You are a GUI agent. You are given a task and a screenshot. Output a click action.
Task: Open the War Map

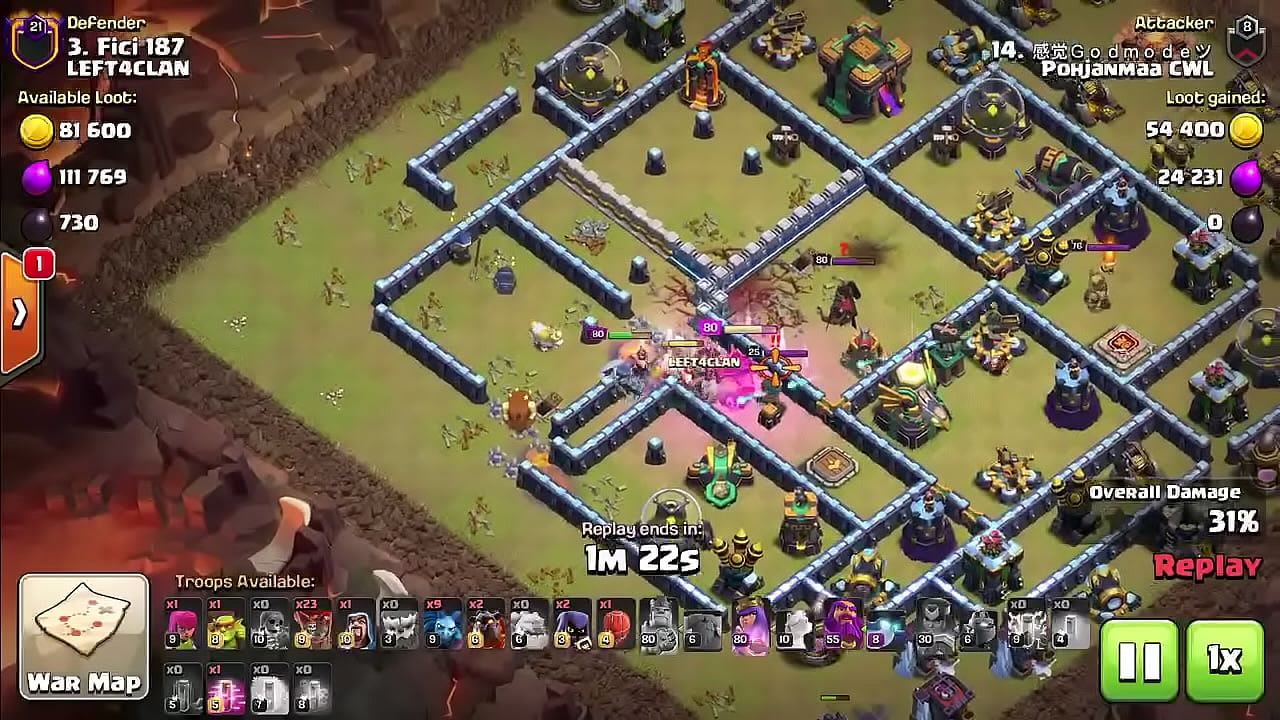click(x=84, y=635)
